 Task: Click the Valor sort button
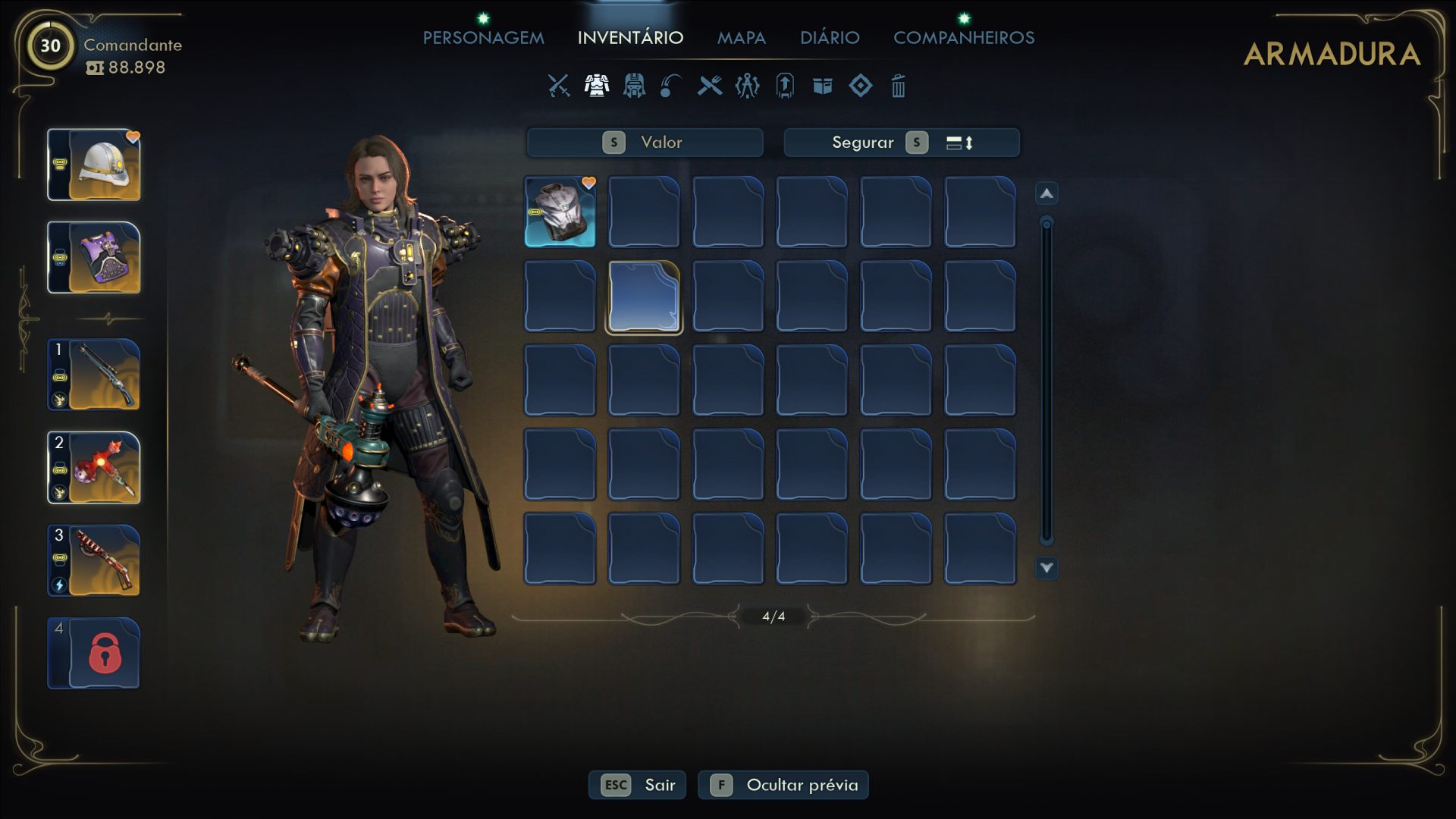coord(645,143)
